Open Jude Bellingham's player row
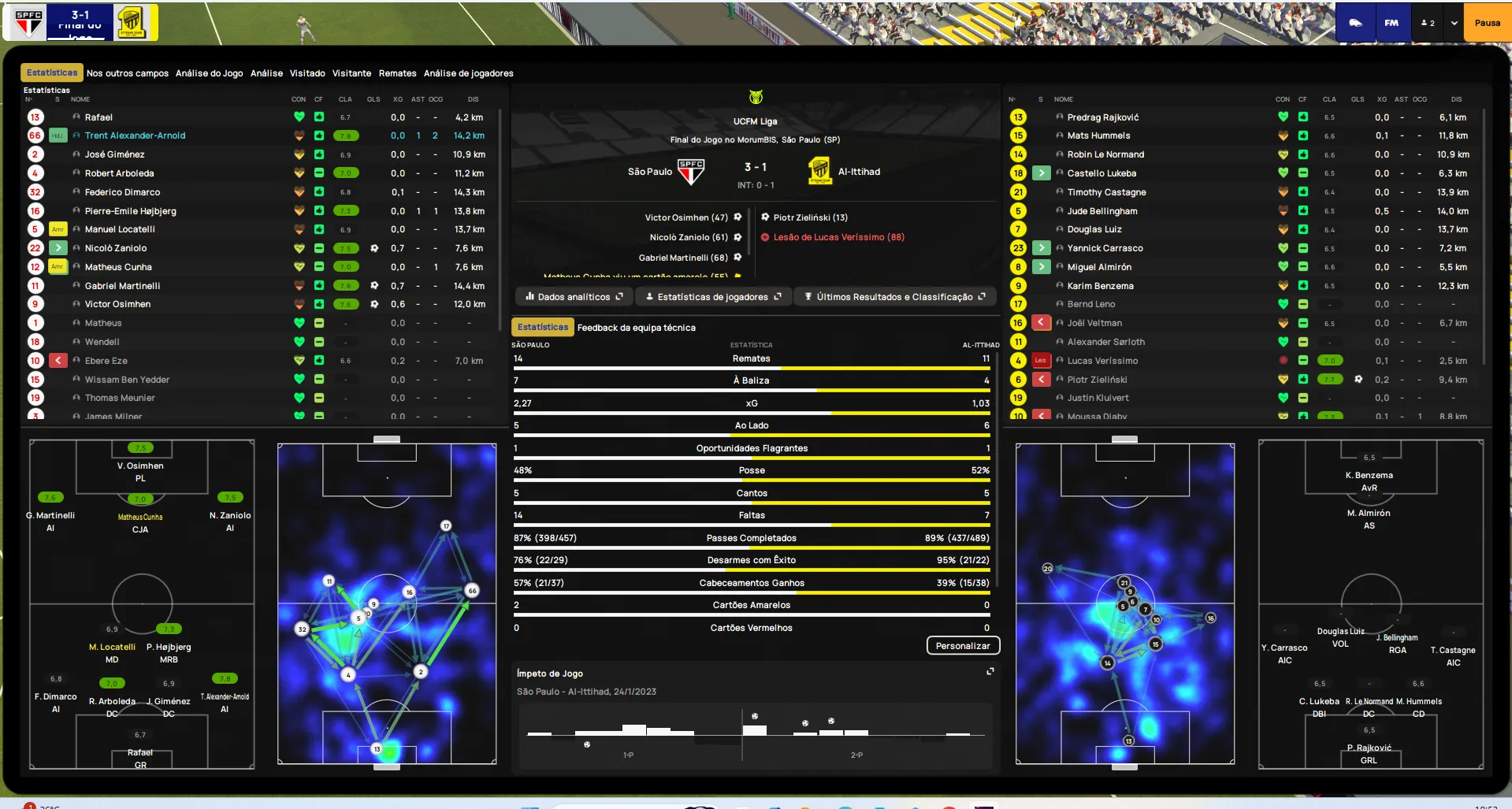Viewport: 1512px width, 809px height. [1101, 211]
